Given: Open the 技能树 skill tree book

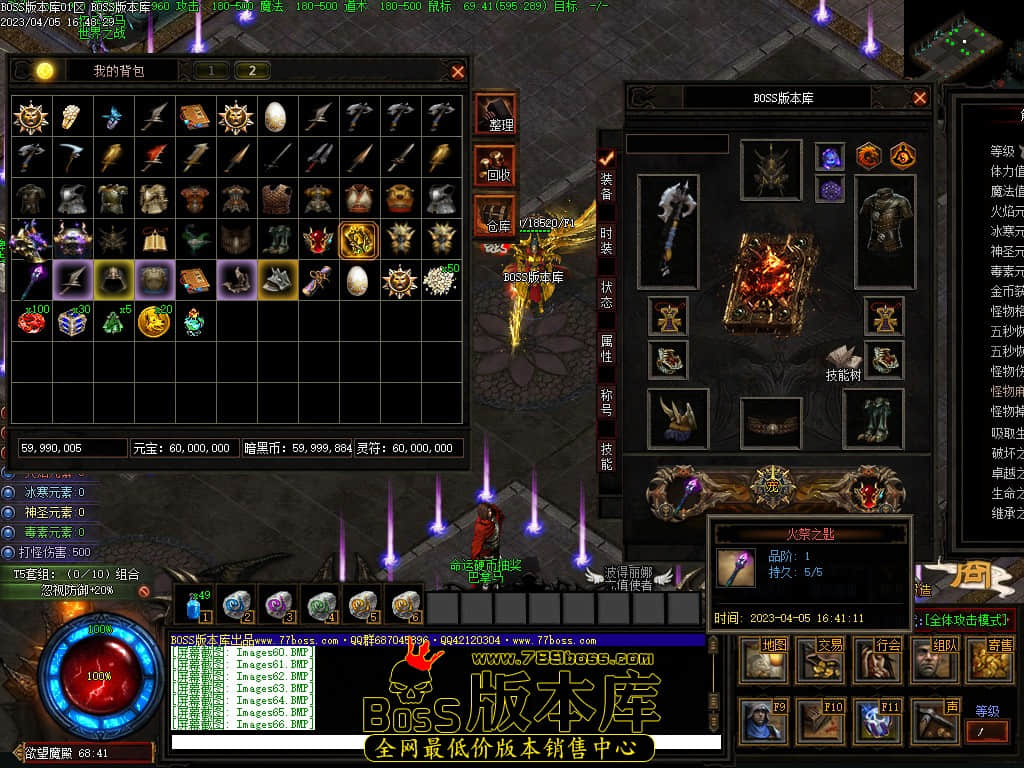Looking at the screenshot, I should tap(843, 362).
